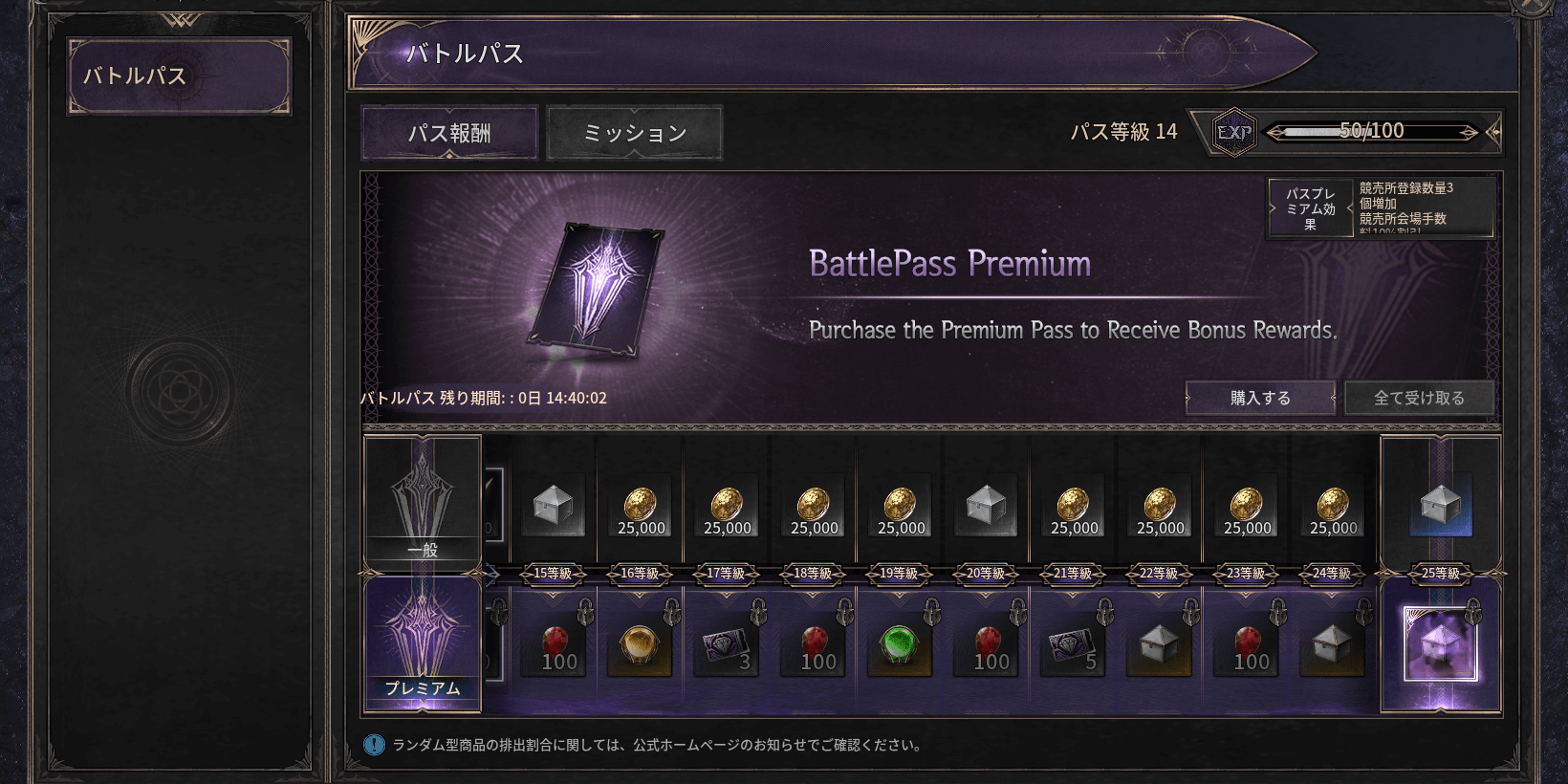The height and width of the screenshot is (784, 1568).
Task: Click the EXP diamond icon beside progress bar
Action: (1231, 131)
